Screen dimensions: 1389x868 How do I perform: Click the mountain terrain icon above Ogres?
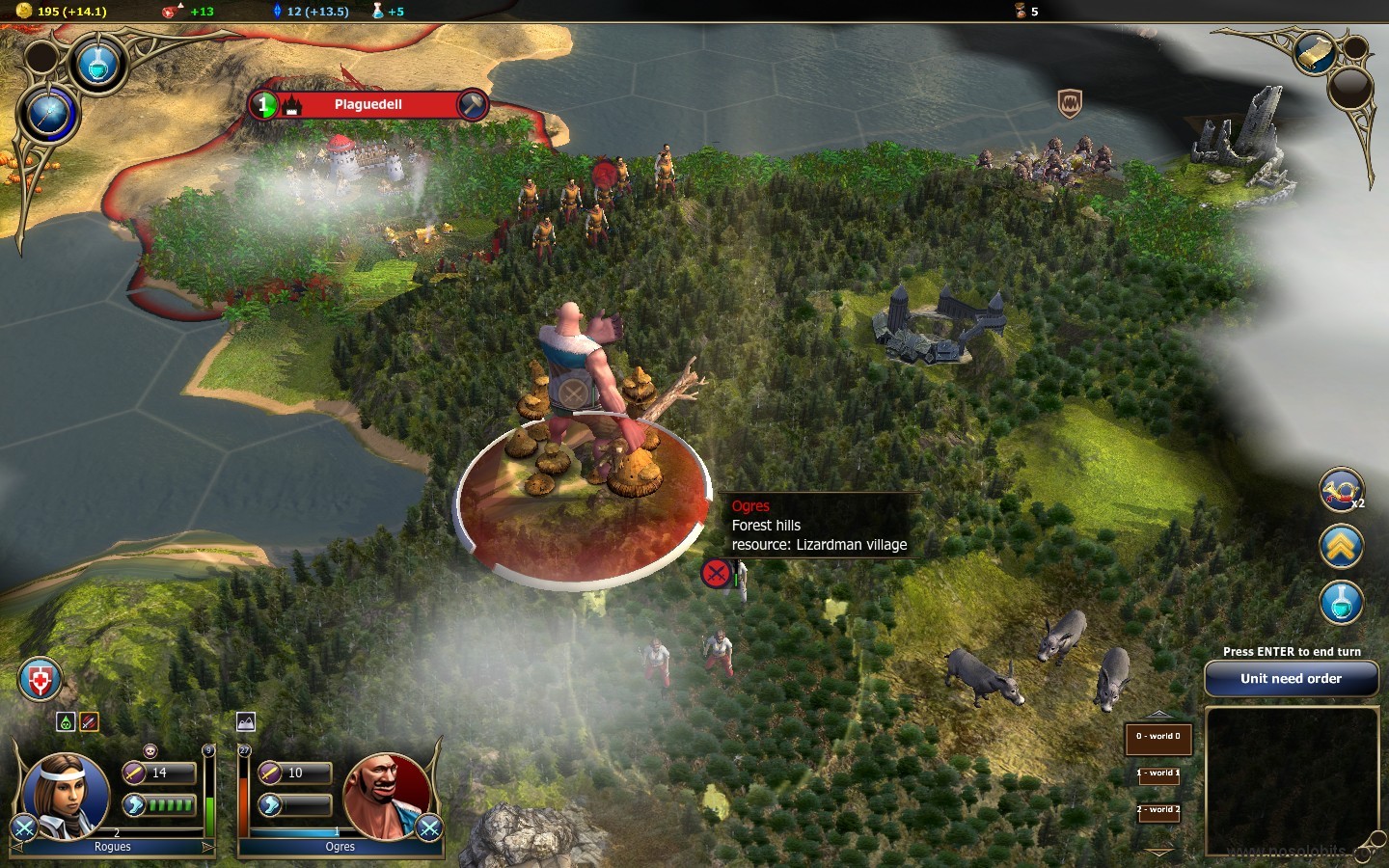(x=246, y=721)
